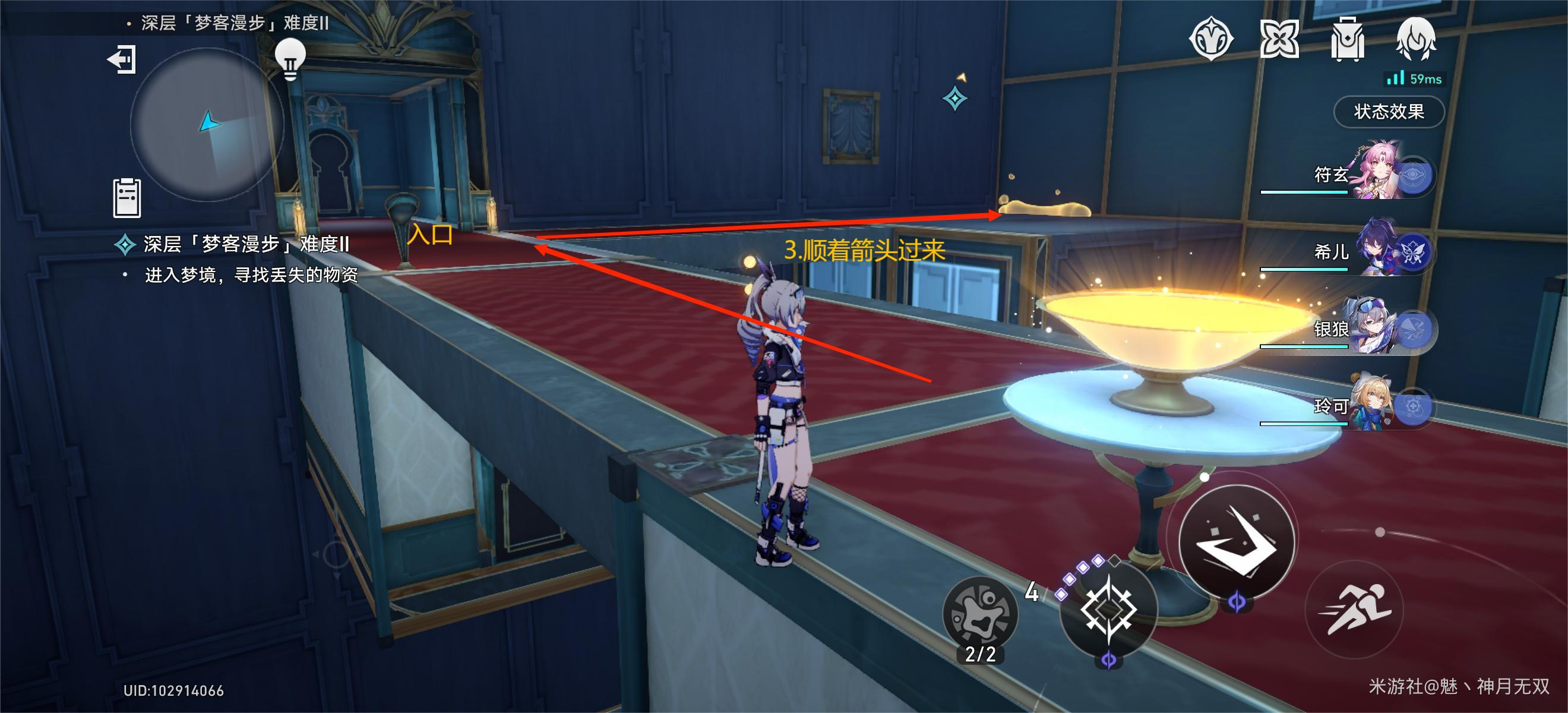This screenshot has height=713, width=1568.
Task: Tap the lightbulb hint icon
Action: (x=290, y=59)
